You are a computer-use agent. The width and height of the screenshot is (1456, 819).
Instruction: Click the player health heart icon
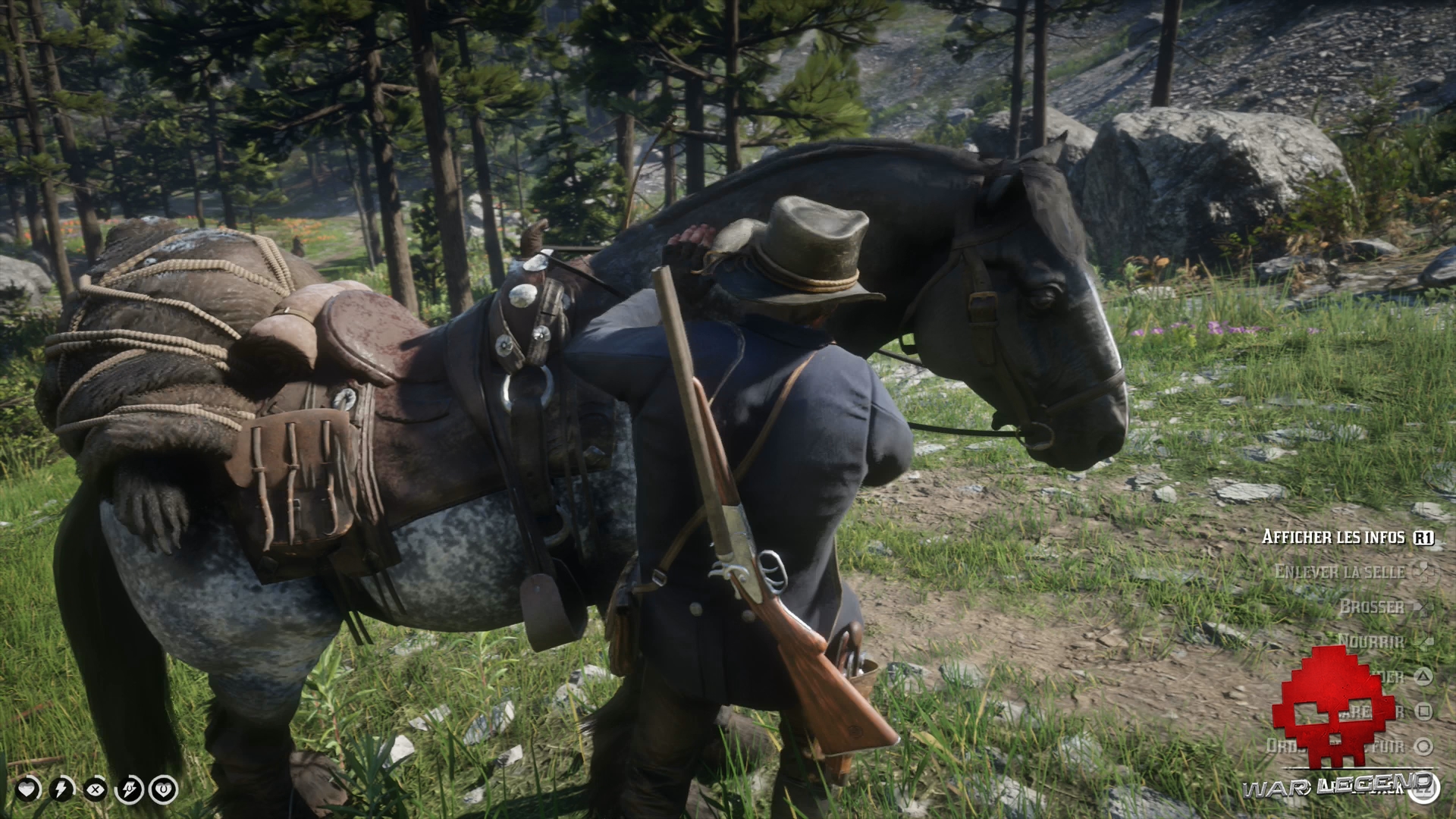pos(27,789)
